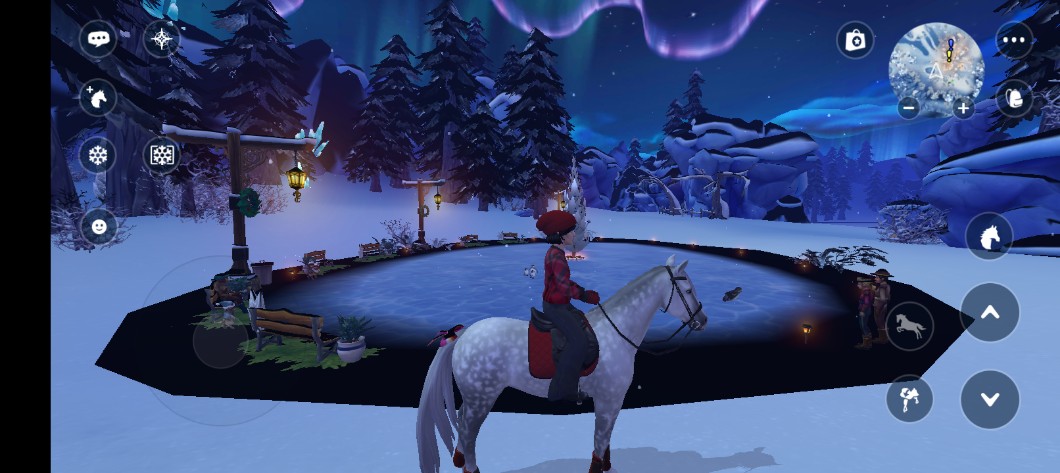Open the add-horse icon with plus sign
The height and width of the screenshot is (473, 1060).
[x=98, y=98]
